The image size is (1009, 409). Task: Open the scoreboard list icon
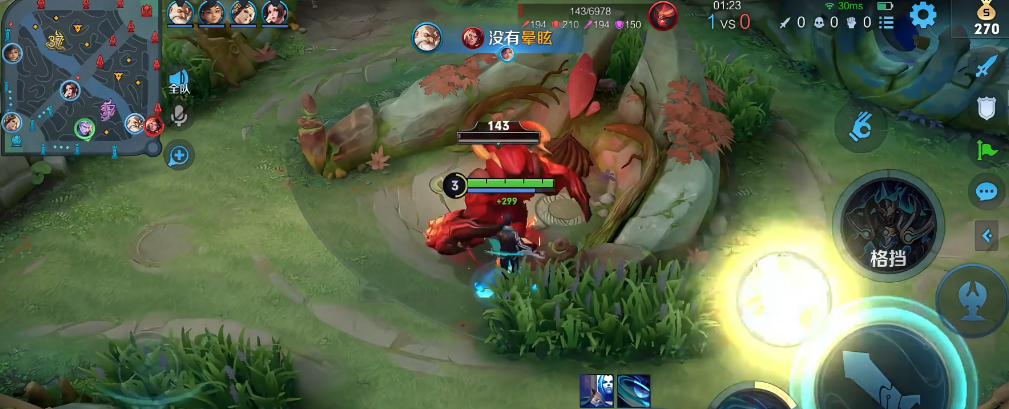(886, 21)
